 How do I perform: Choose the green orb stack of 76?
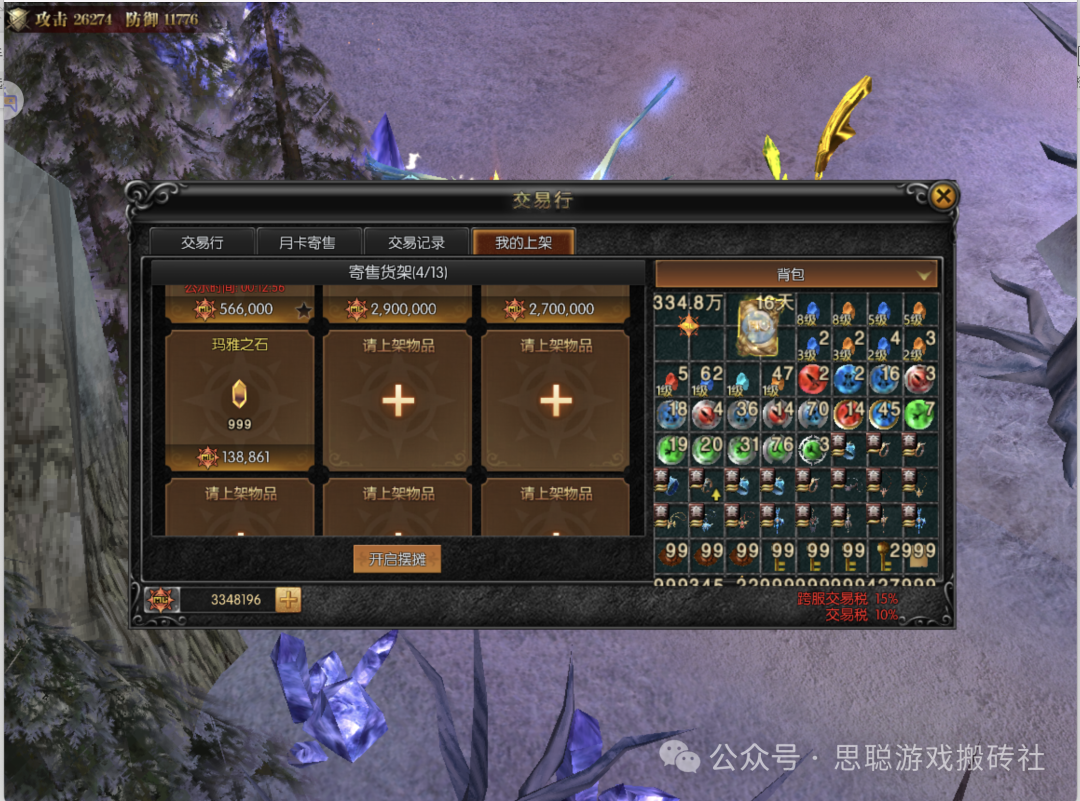pos(777,450)
